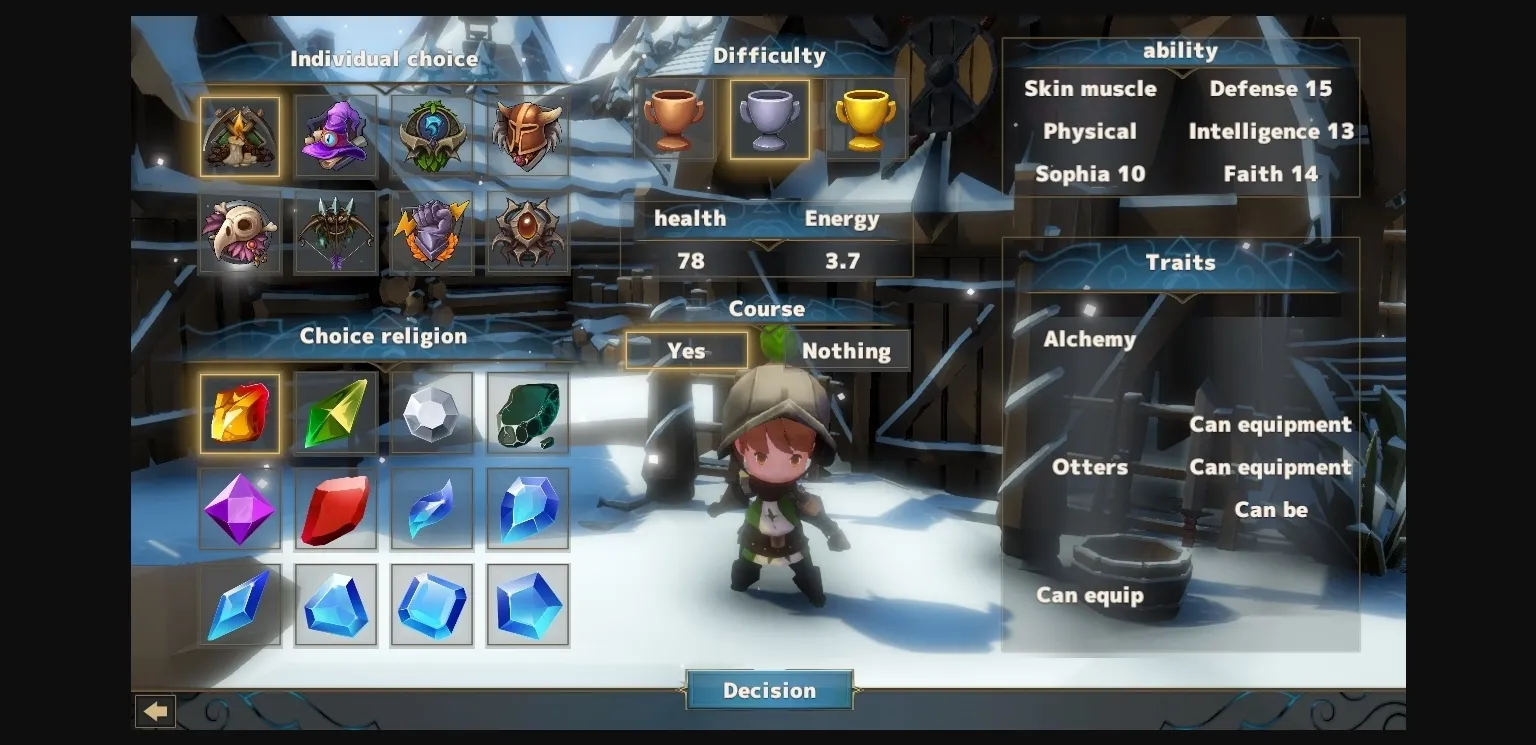Choose the white diamond gem
This screenshot has width=1536, height=745.
[x=432, y=412]
